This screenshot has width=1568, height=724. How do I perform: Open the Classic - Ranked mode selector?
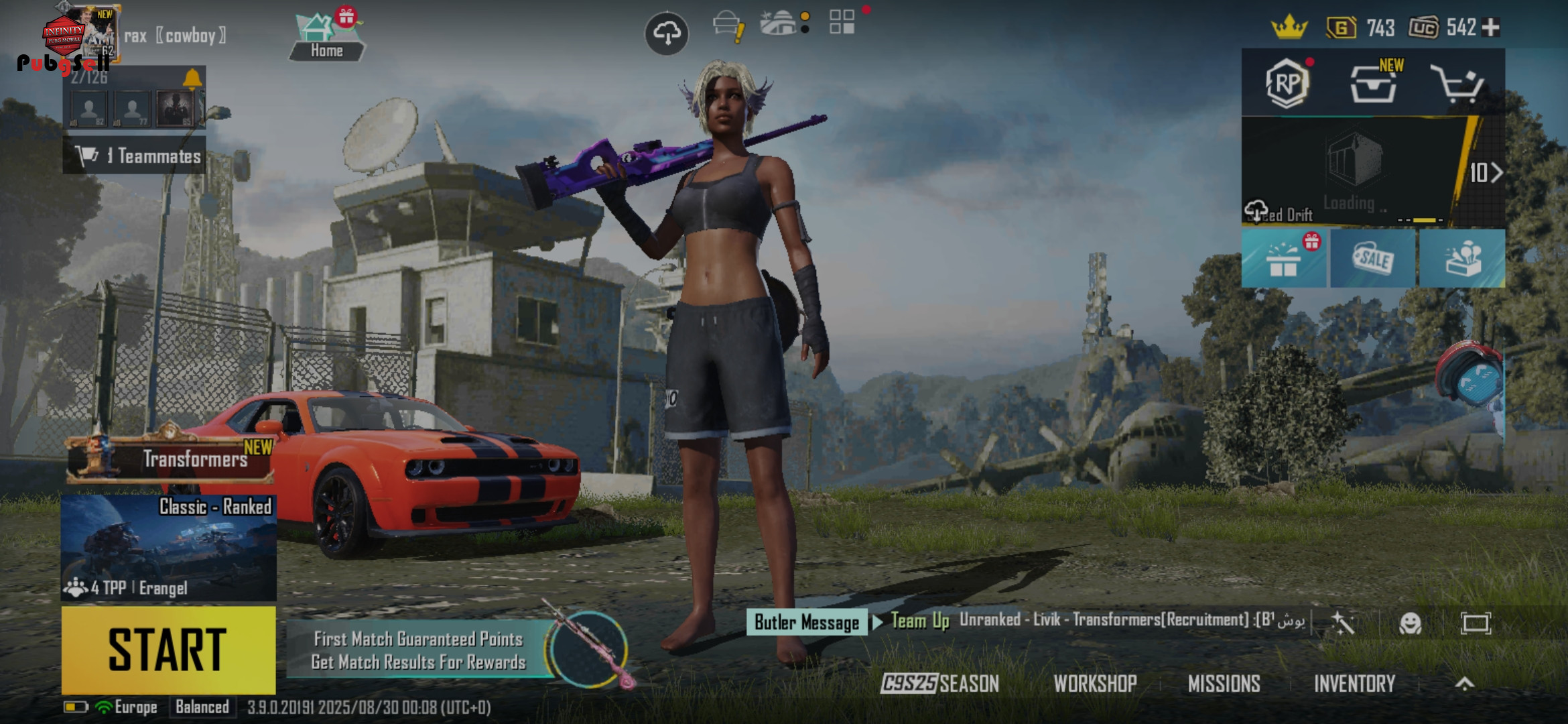tap(168, 548)
